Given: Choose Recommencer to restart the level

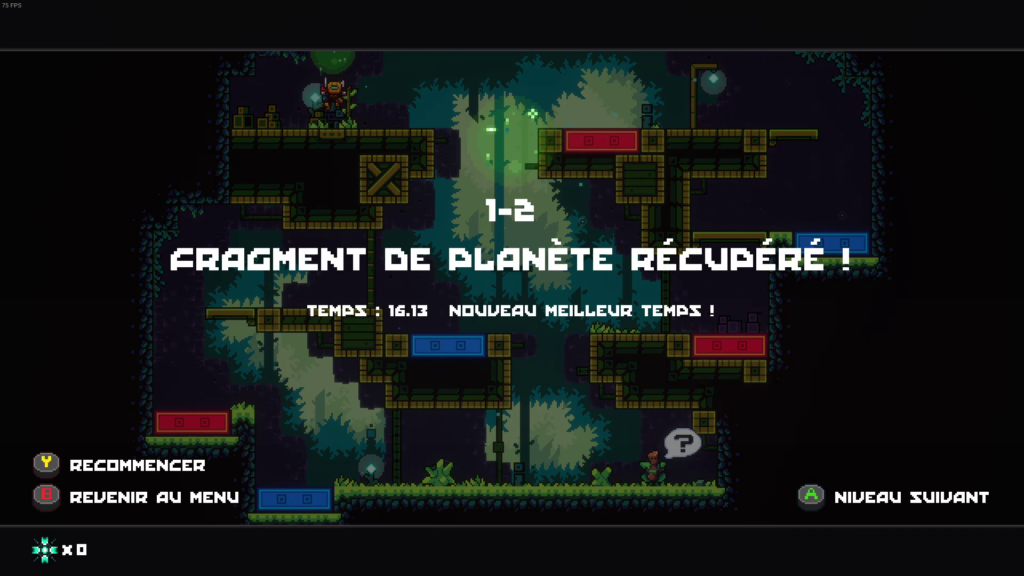Looking at the screenshot, I should [136, 465].
